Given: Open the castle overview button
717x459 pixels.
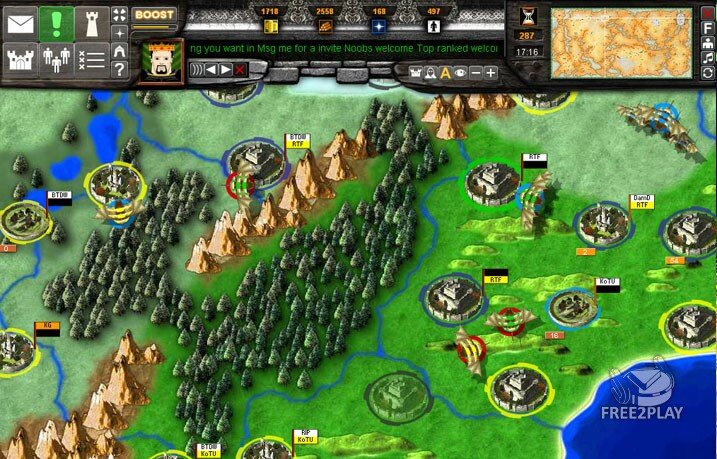Looking at the screenshot, I should [x=20, y=60].
